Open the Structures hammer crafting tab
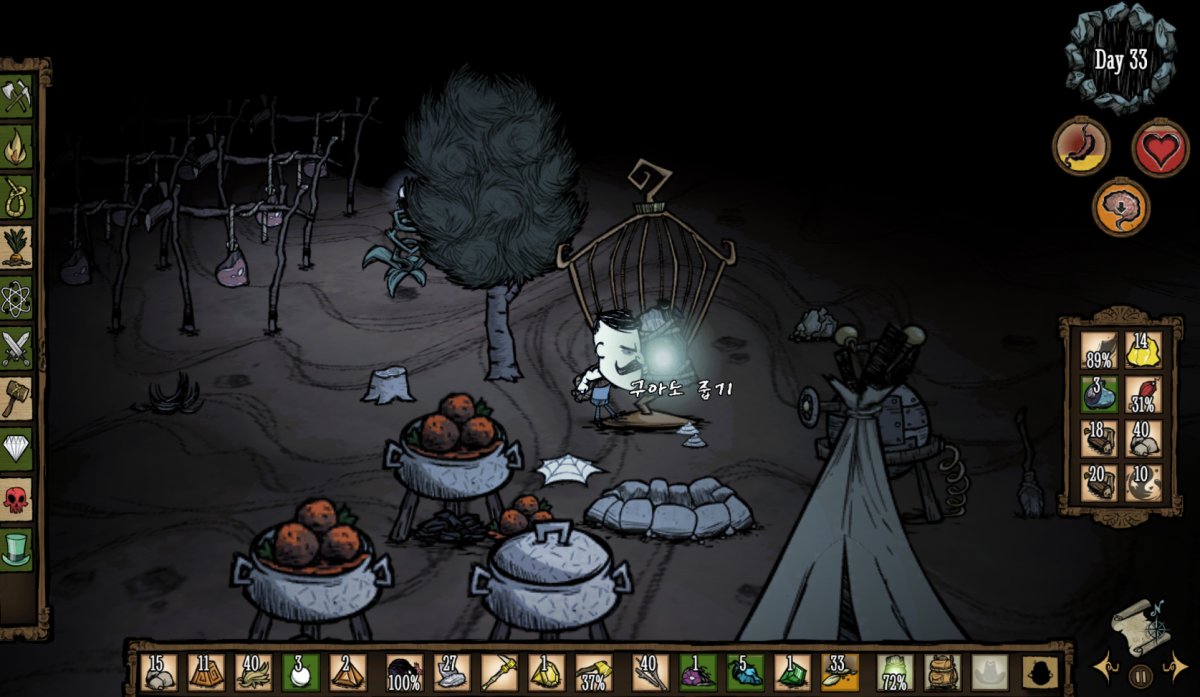This screenshot has width=1200, height=697. 17,399
